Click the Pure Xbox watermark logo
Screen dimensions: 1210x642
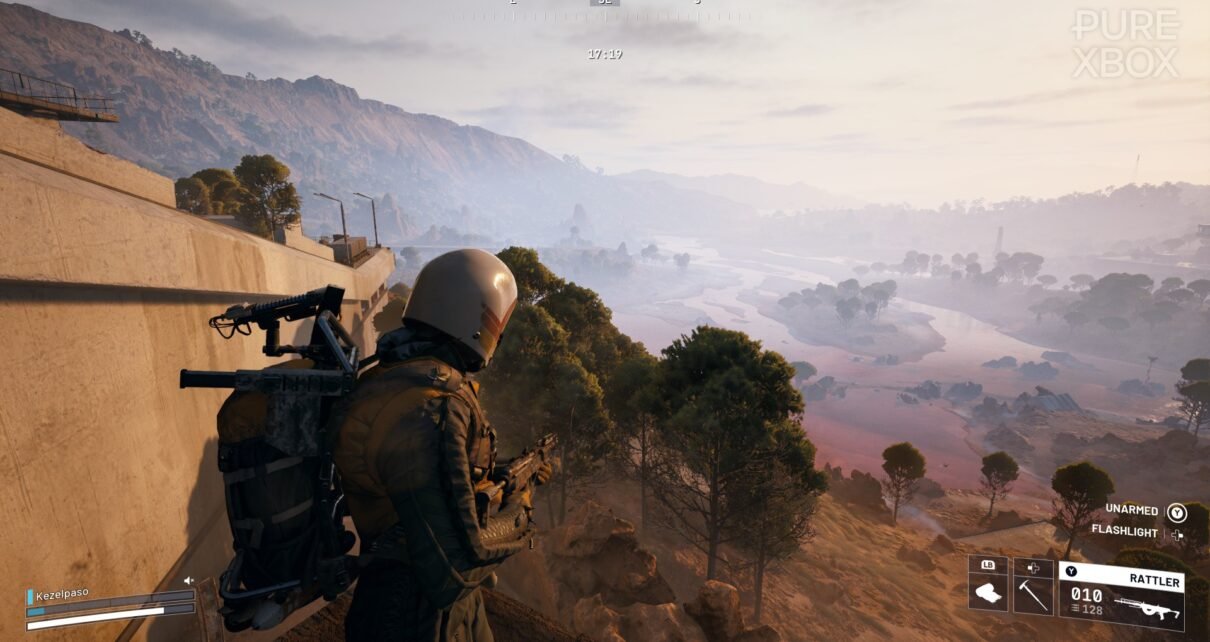(x=1124, y=44)
